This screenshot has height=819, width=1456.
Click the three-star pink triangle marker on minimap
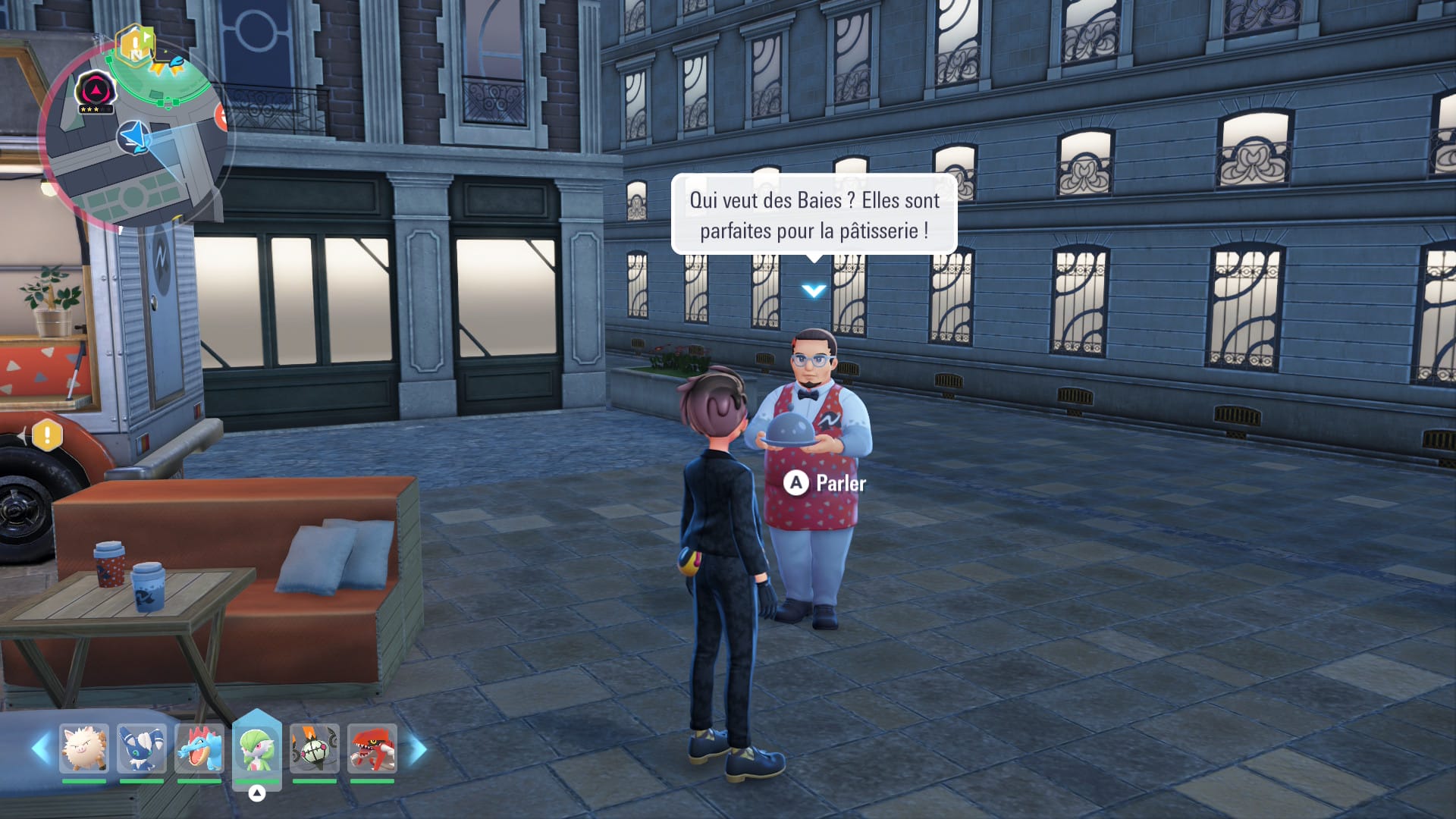(96, 92)
